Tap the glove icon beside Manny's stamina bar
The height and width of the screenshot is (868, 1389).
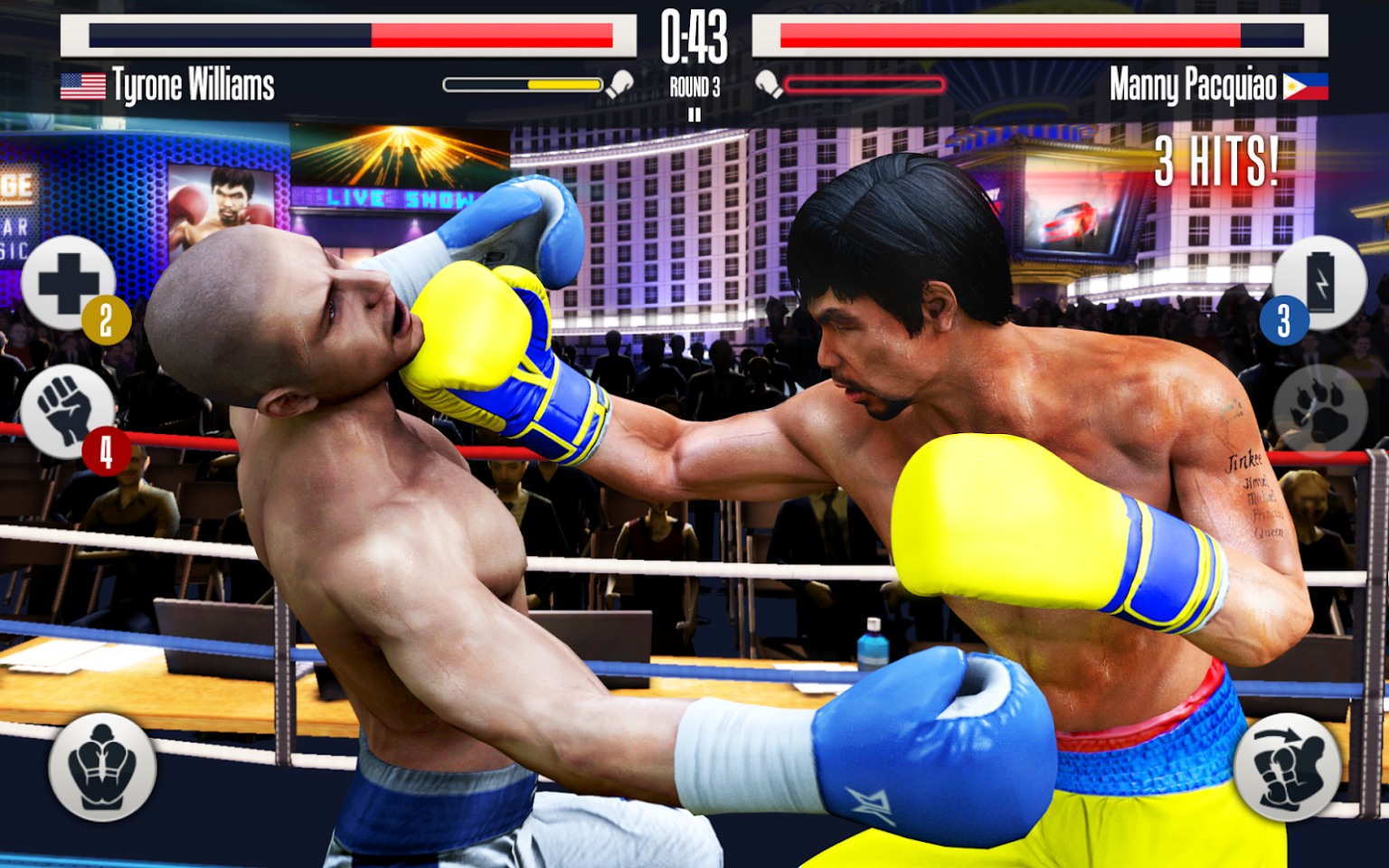tap(770, 83)
